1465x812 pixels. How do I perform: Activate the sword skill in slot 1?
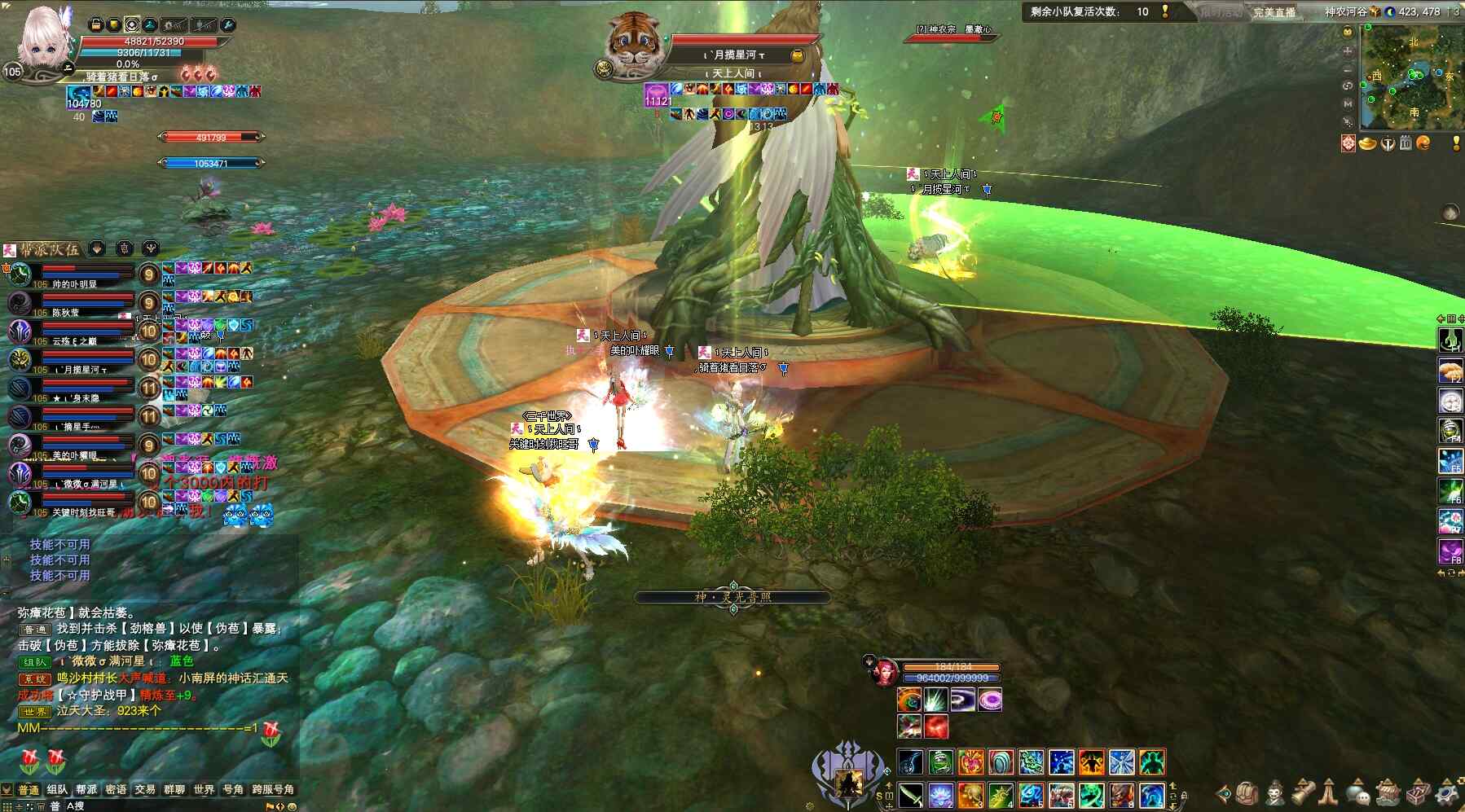(x=910, y=794)
